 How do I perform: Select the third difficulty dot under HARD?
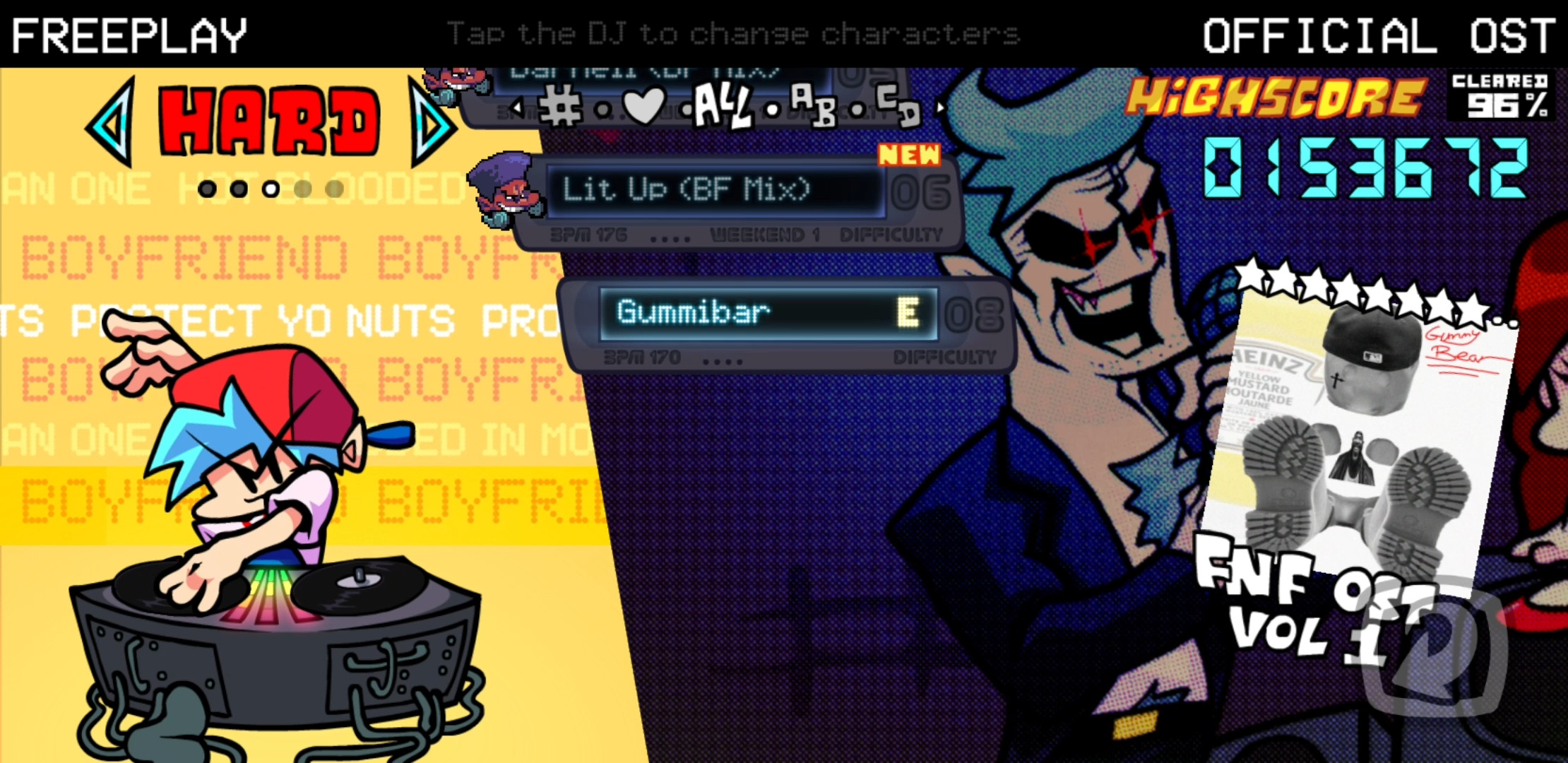coord(271,189)
